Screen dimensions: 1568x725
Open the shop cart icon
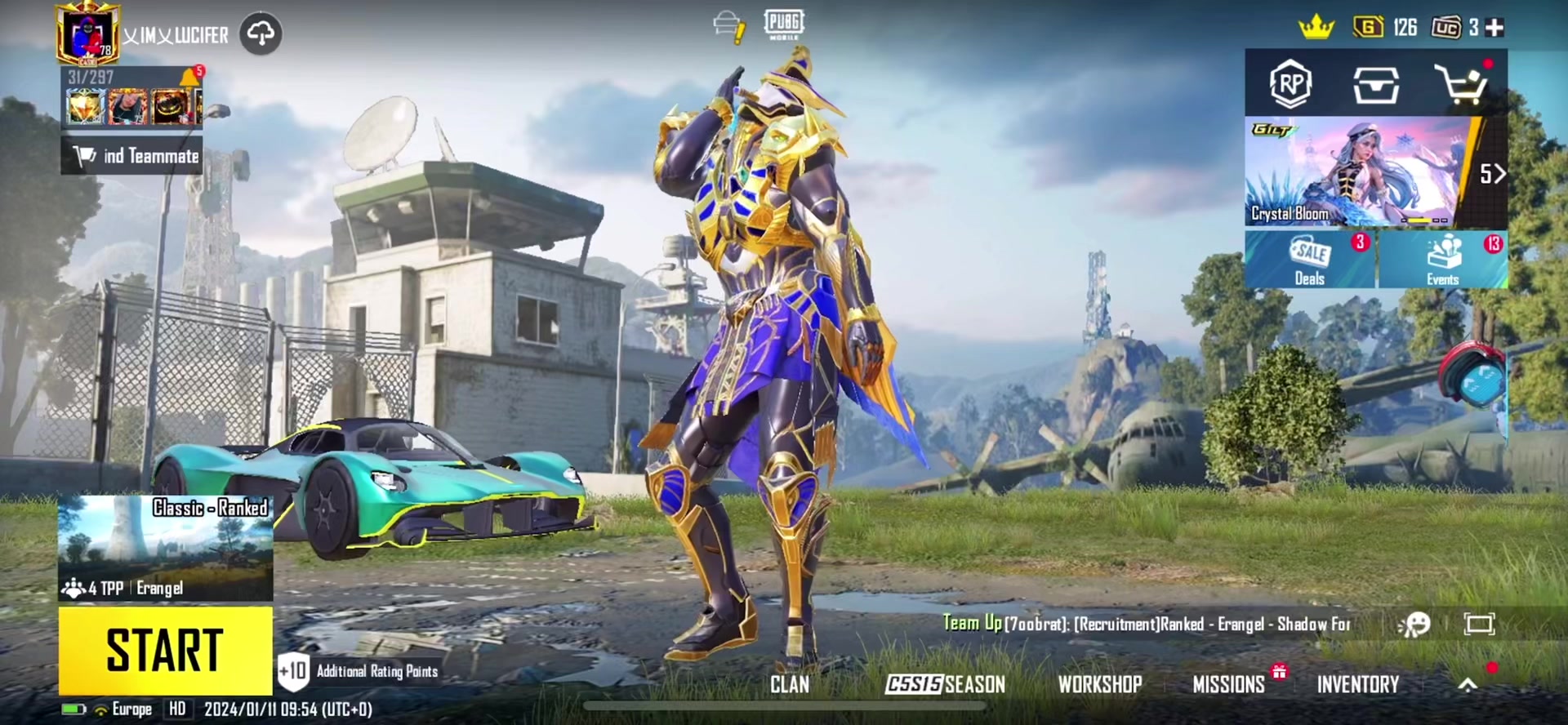click(x=1461, y=84)
